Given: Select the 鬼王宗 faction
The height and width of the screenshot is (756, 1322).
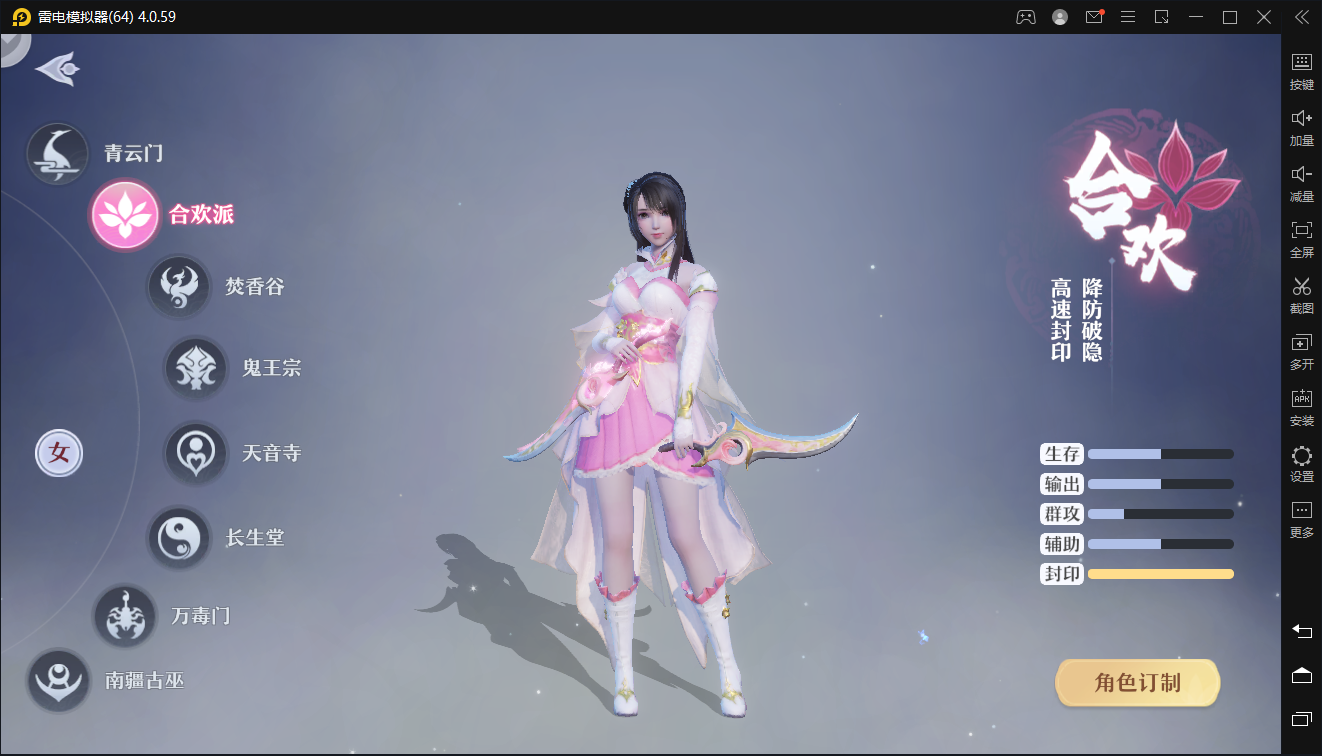Looking at the screenshot, I should click(x=196, y=368).
